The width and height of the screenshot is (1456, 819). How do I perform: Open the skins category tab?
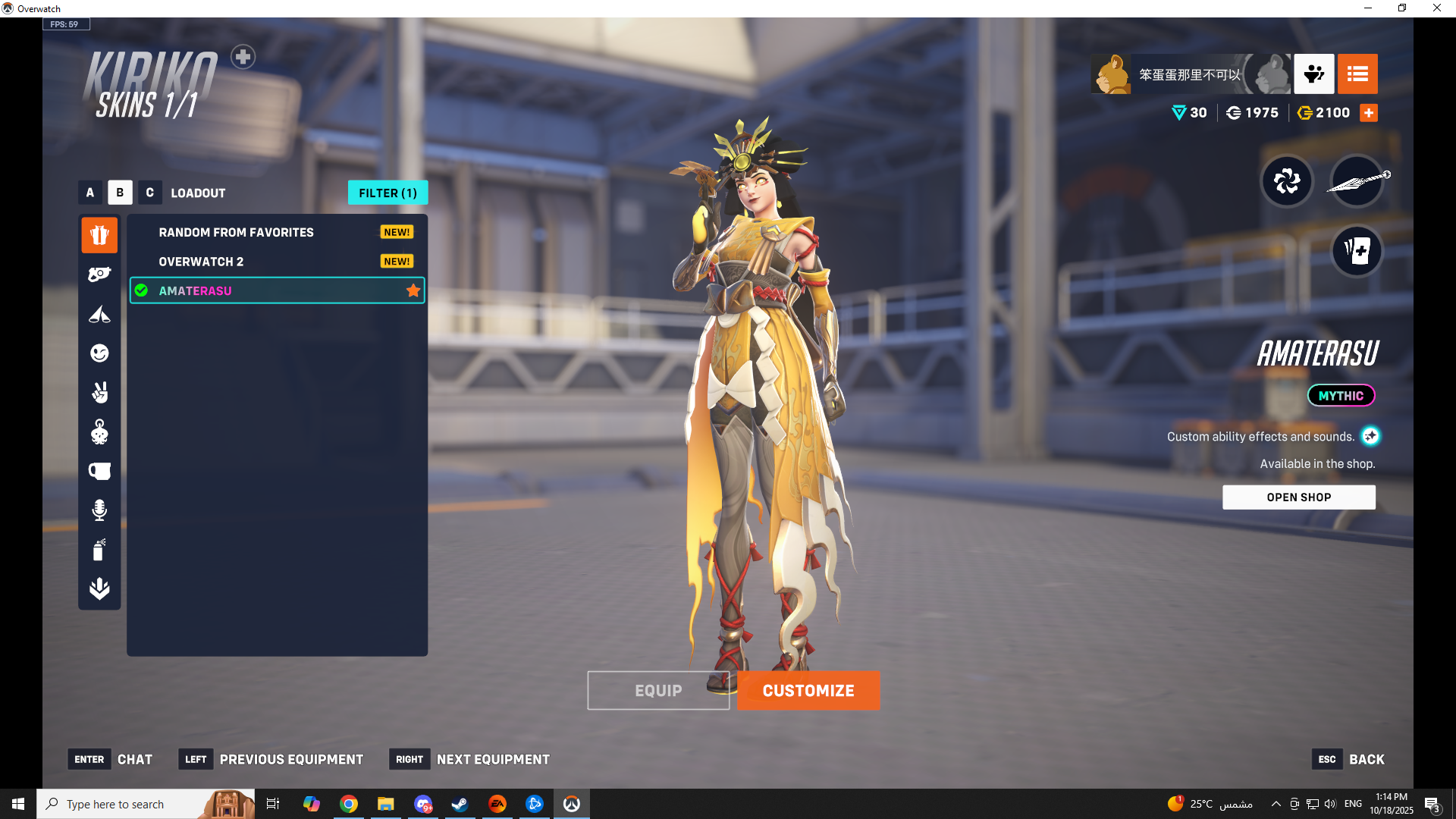[x=99, y=235]
